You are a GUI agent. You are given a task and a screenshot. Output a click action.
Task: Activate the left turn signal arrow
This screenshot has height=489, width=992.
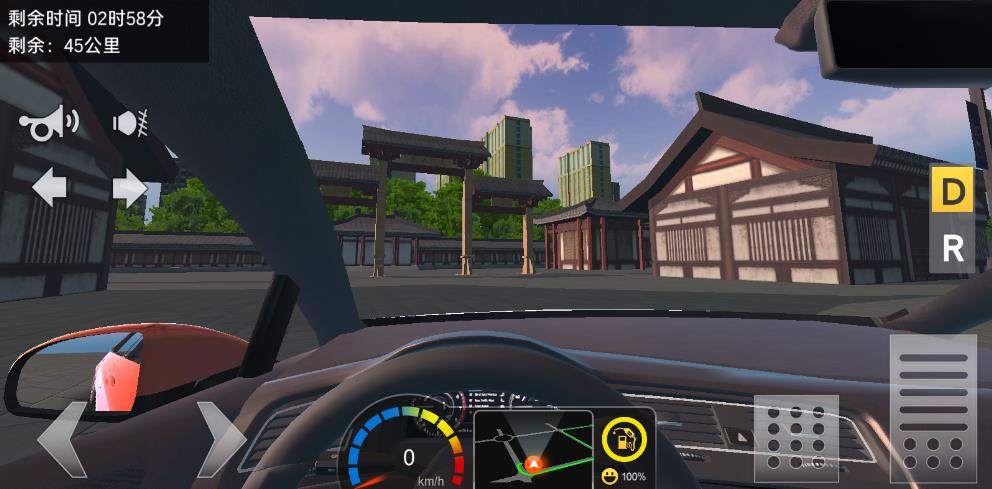49,187
